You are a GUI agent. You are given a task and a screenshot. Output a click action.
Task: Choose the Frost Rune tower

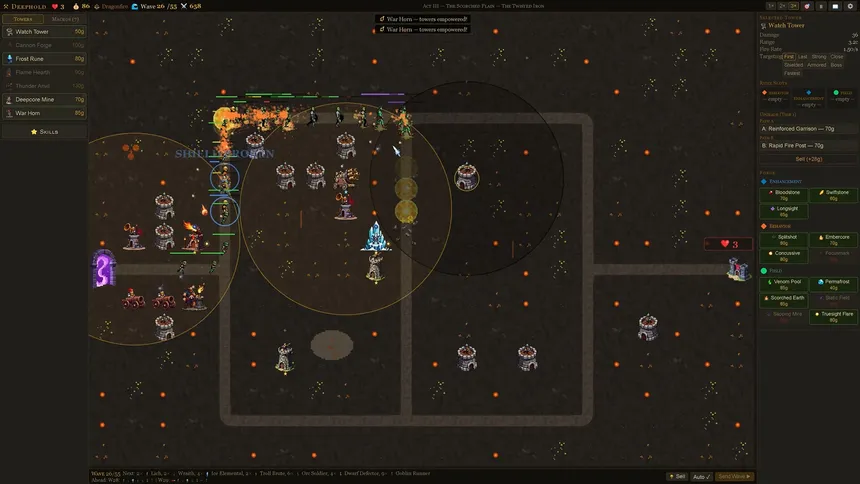point(44,59)
